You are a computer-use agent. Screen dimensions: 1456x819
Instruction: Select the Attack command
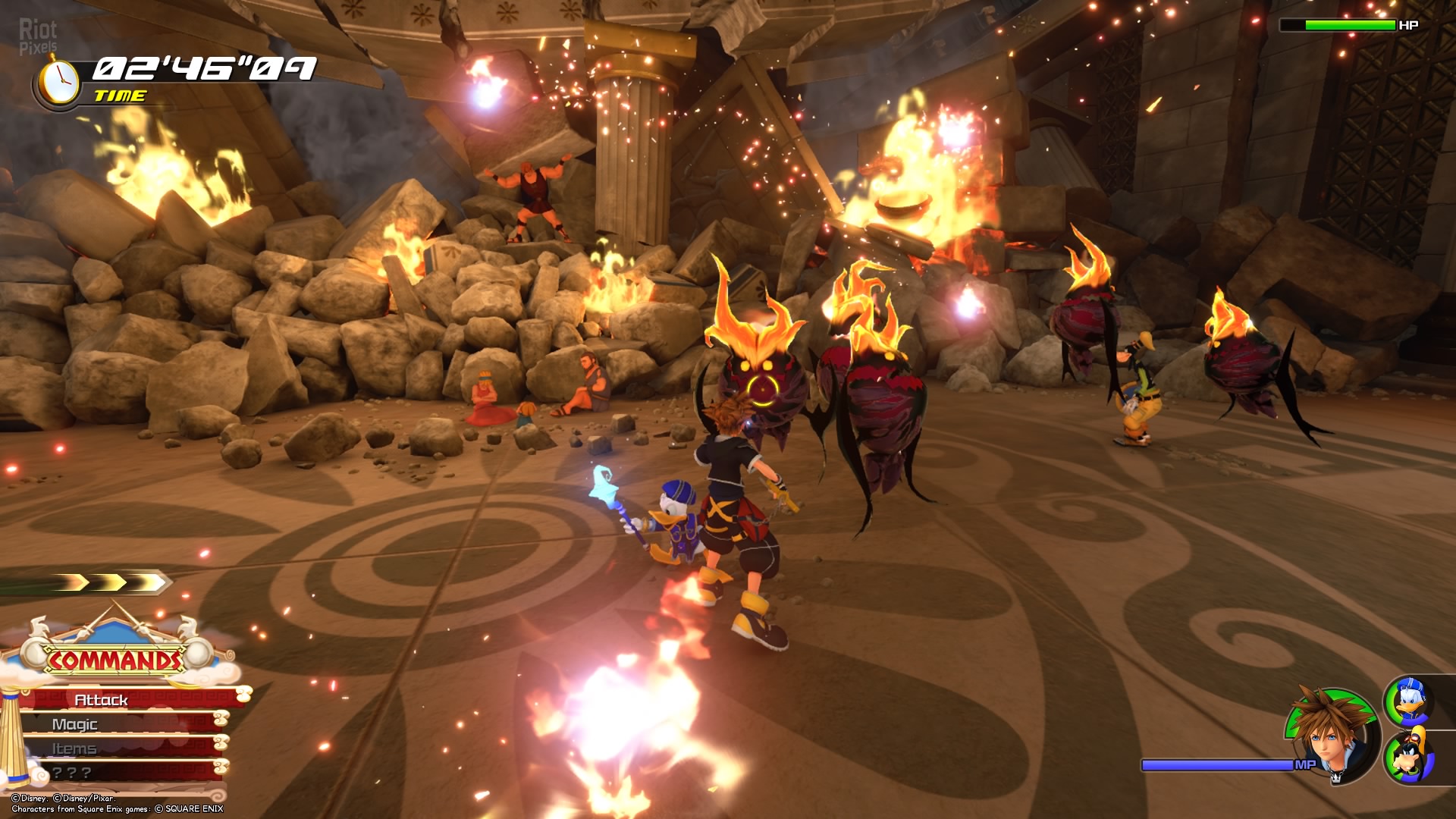[121, 699]
